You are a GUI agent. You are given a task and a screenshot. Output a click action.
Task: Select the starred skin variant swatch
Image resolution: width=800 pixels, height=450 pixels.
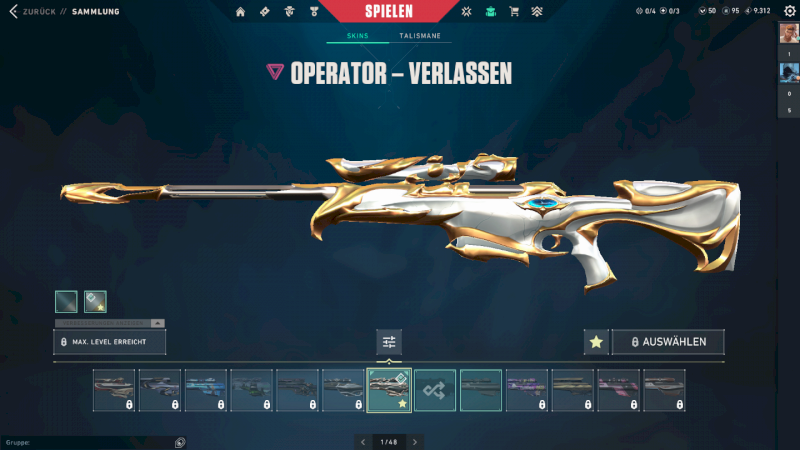point(95,301)
